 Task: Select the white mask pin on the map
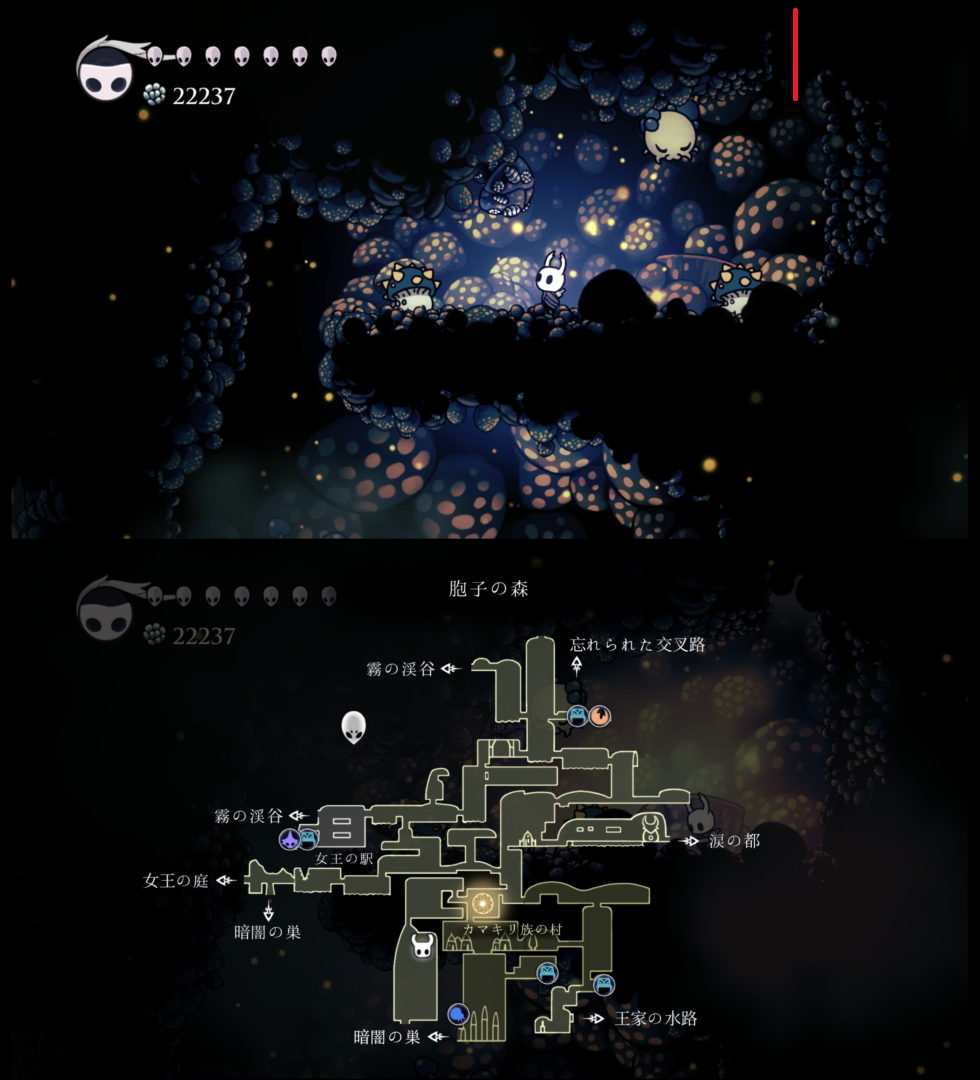353,727
